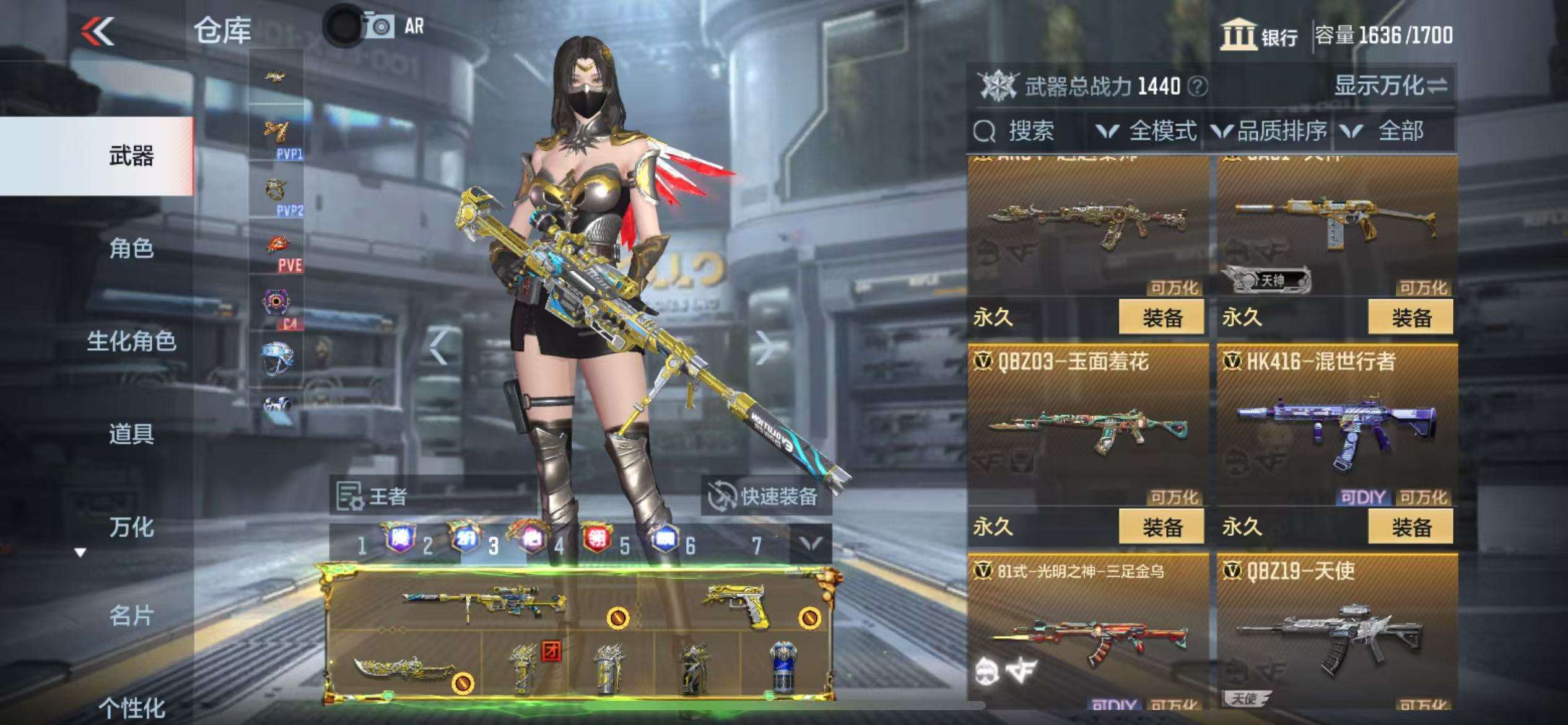
Task: Tap the 快速装备 quick equip button
Action: pyautogui.click(x=767, y=496)
